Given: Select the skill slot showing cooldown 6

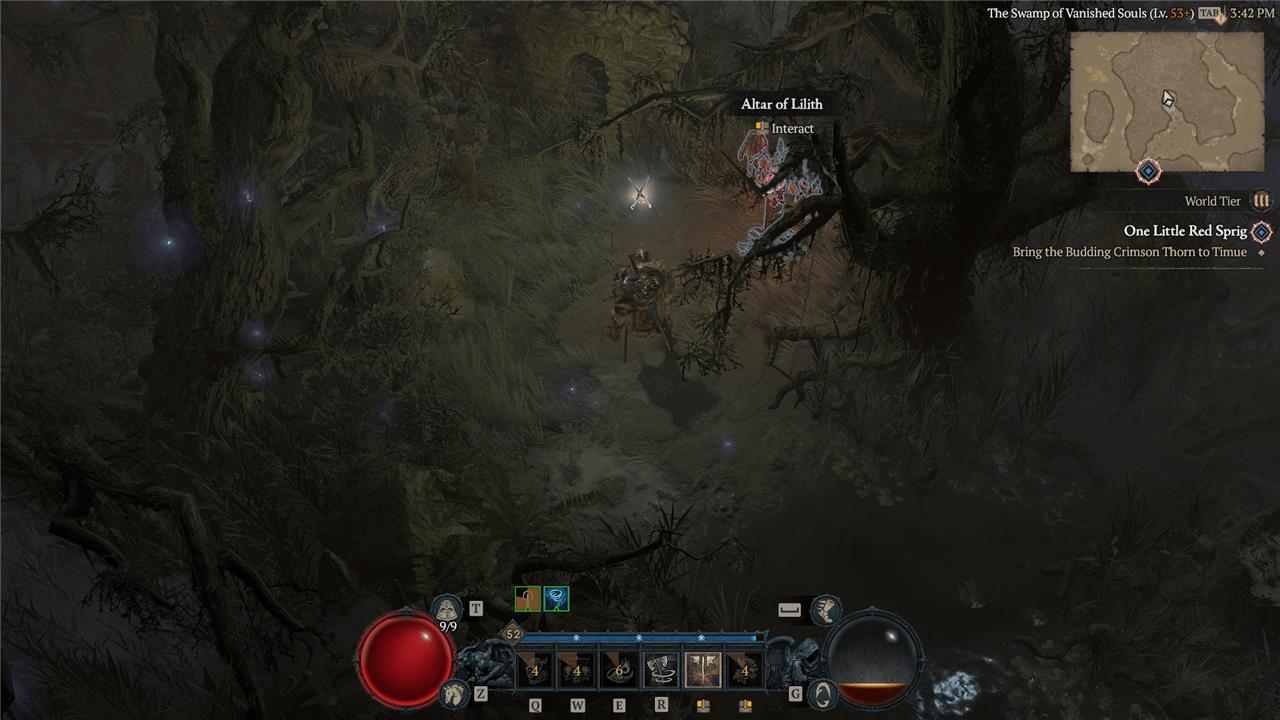Looking at the screenshot, I should [619, 670].
